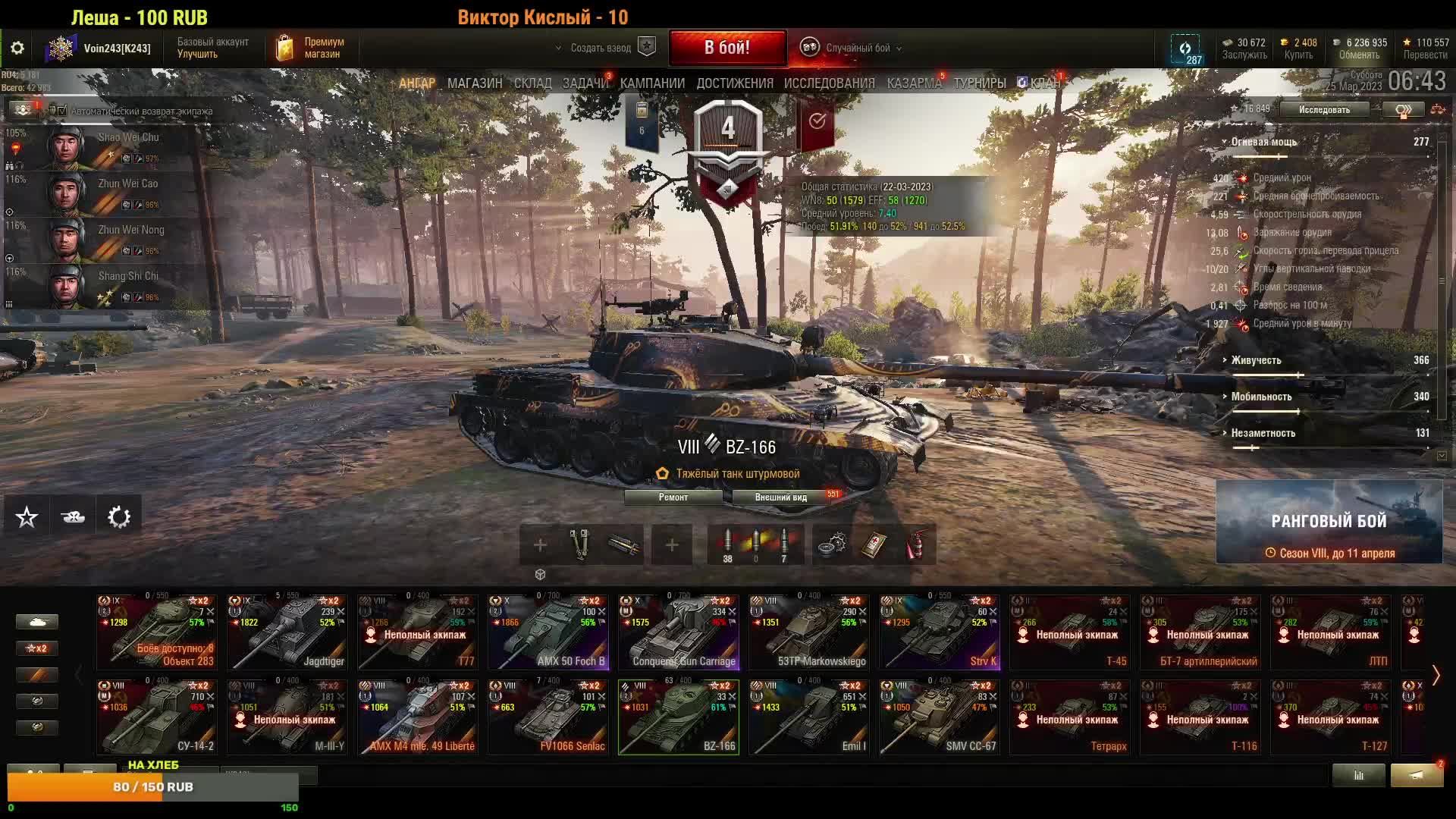
Task: Open the МАГАЗИН tab
Action: click(x=474, y=83)
